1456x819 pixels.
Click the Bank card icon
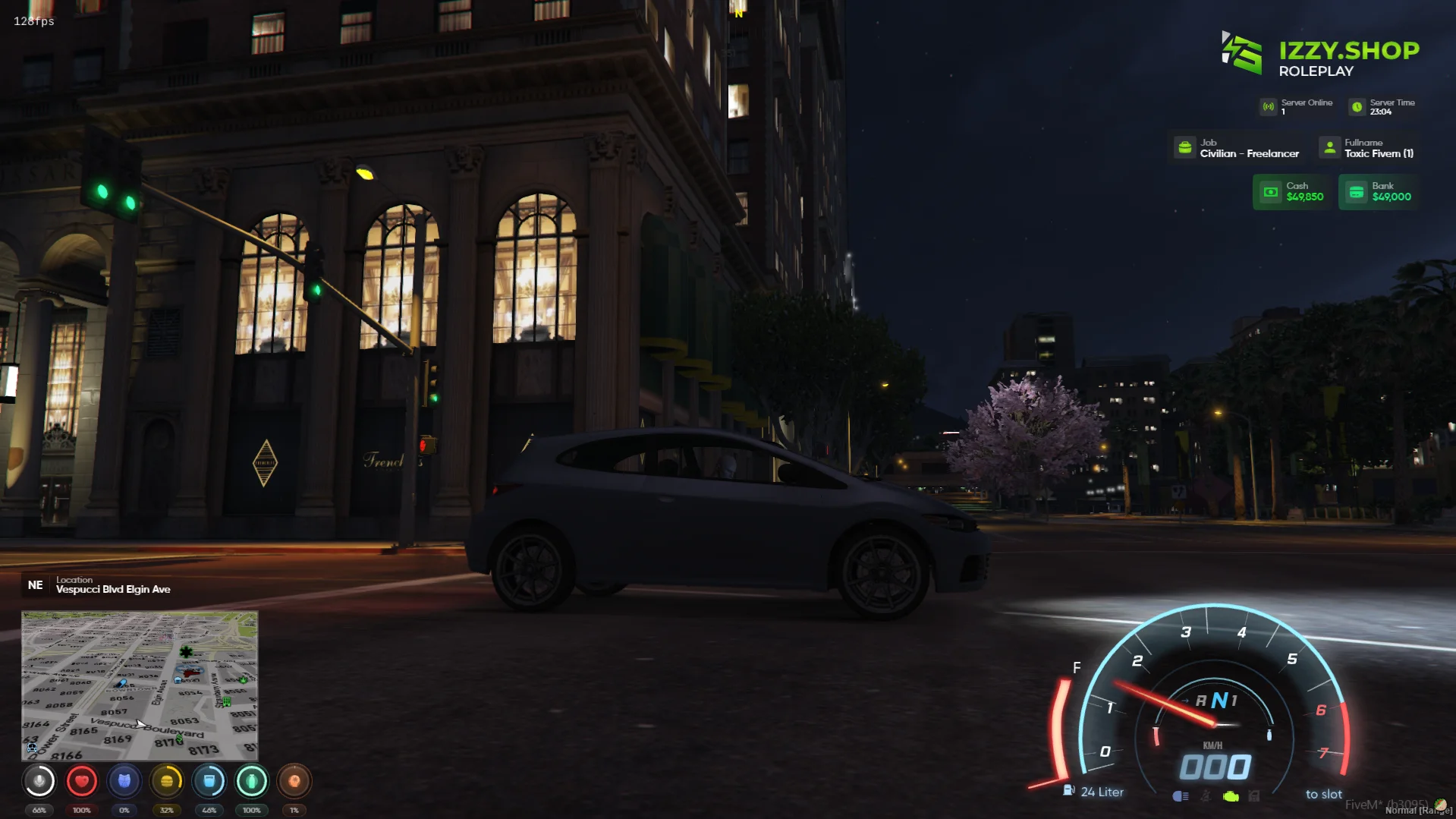point(1356,191)
